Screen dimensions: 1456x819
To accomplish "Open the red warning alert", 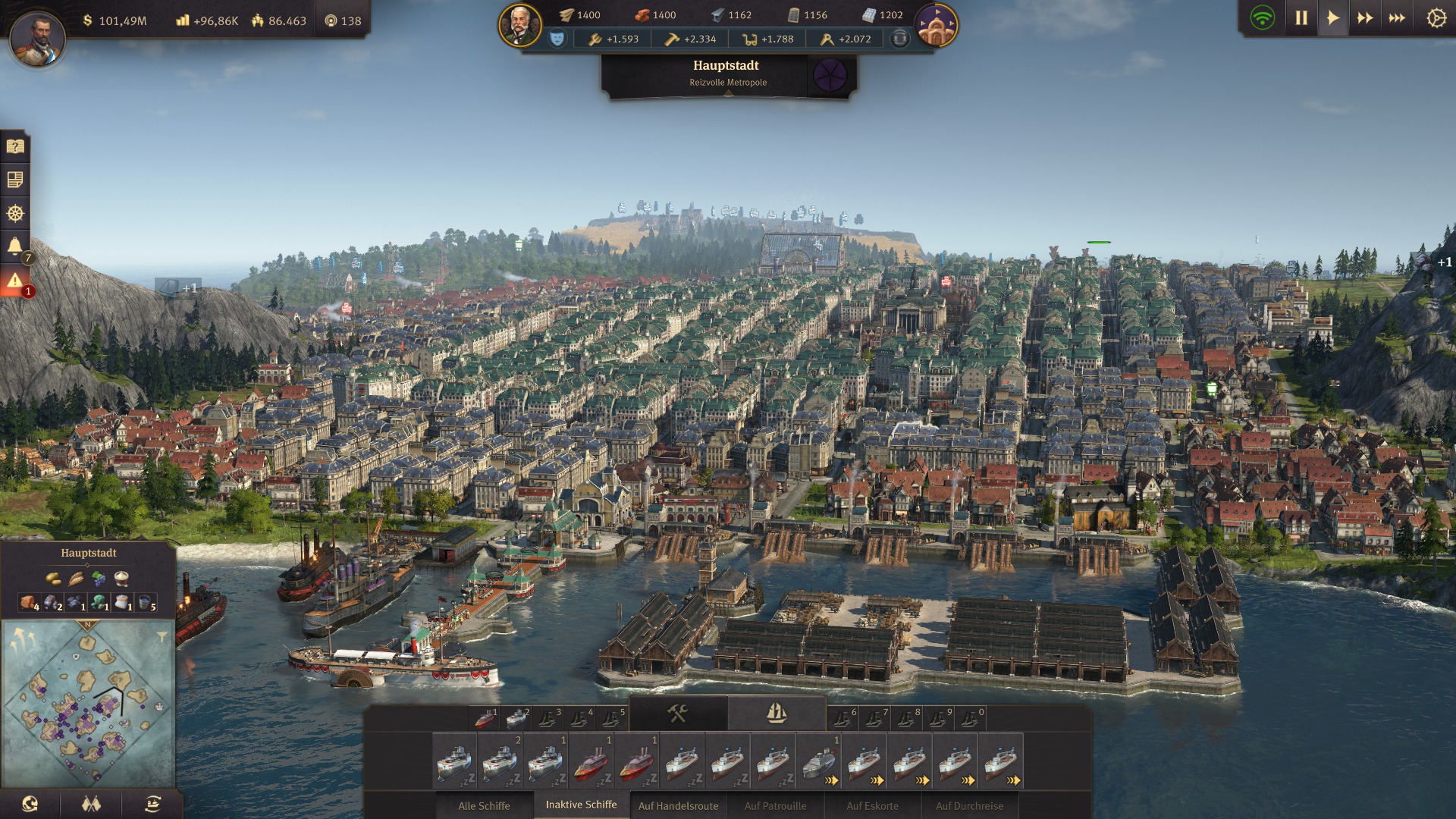I will (15, 281).
